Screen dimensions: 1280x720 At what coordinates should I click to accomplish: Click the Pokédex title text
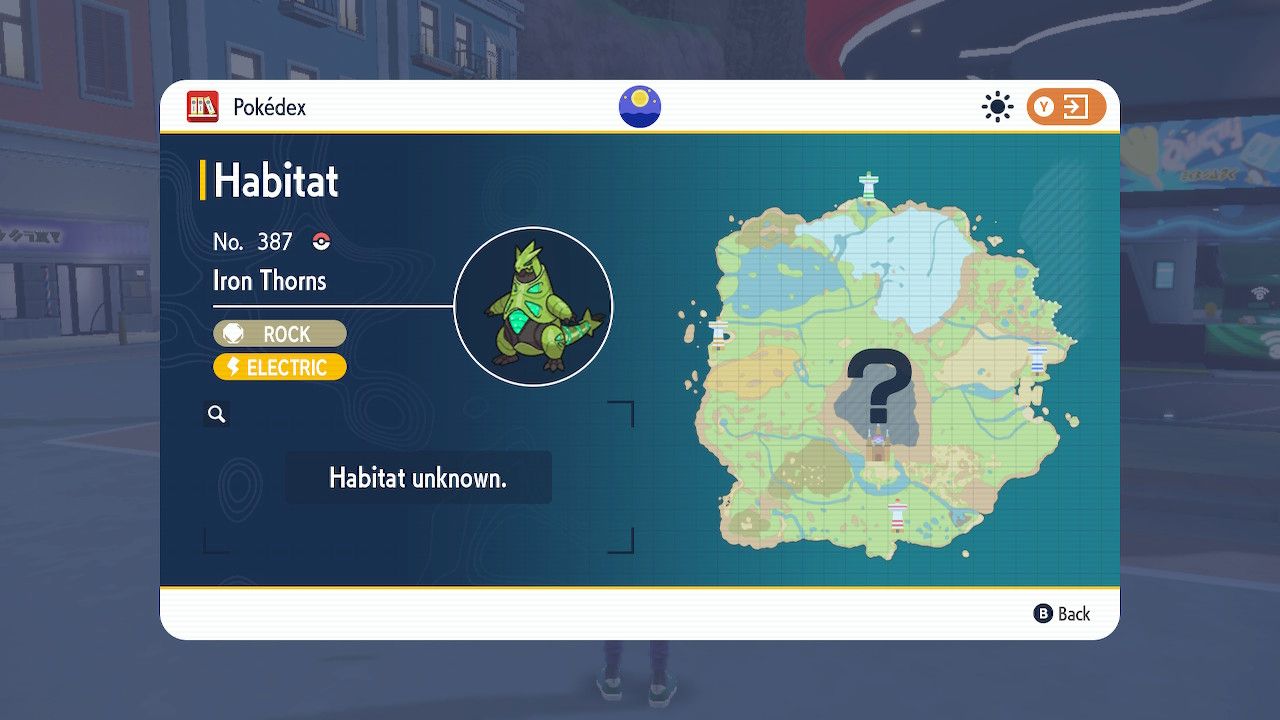[x=268, y=106]
